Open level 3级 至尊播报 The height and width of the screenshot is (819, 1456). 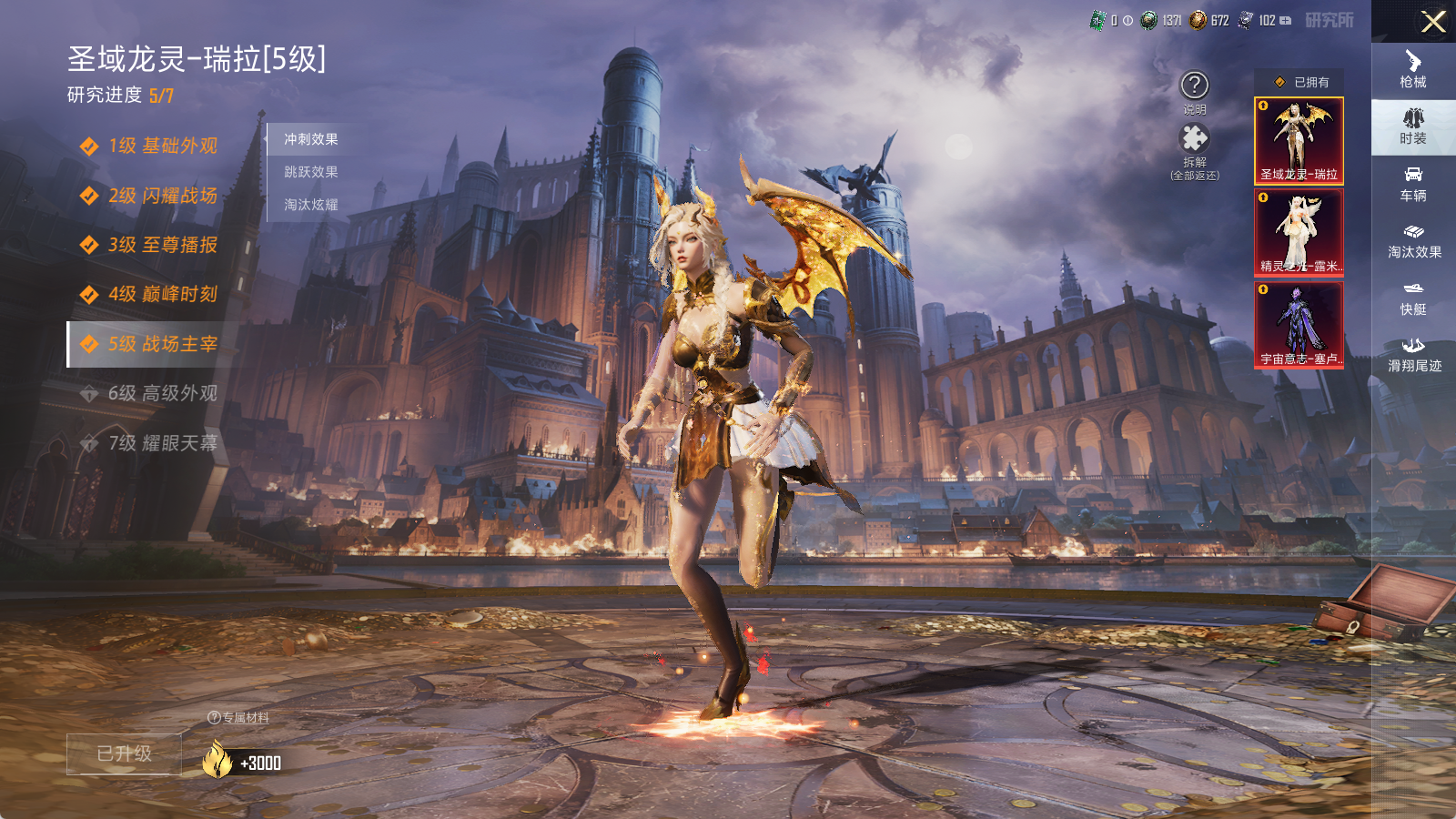point(162,245)
